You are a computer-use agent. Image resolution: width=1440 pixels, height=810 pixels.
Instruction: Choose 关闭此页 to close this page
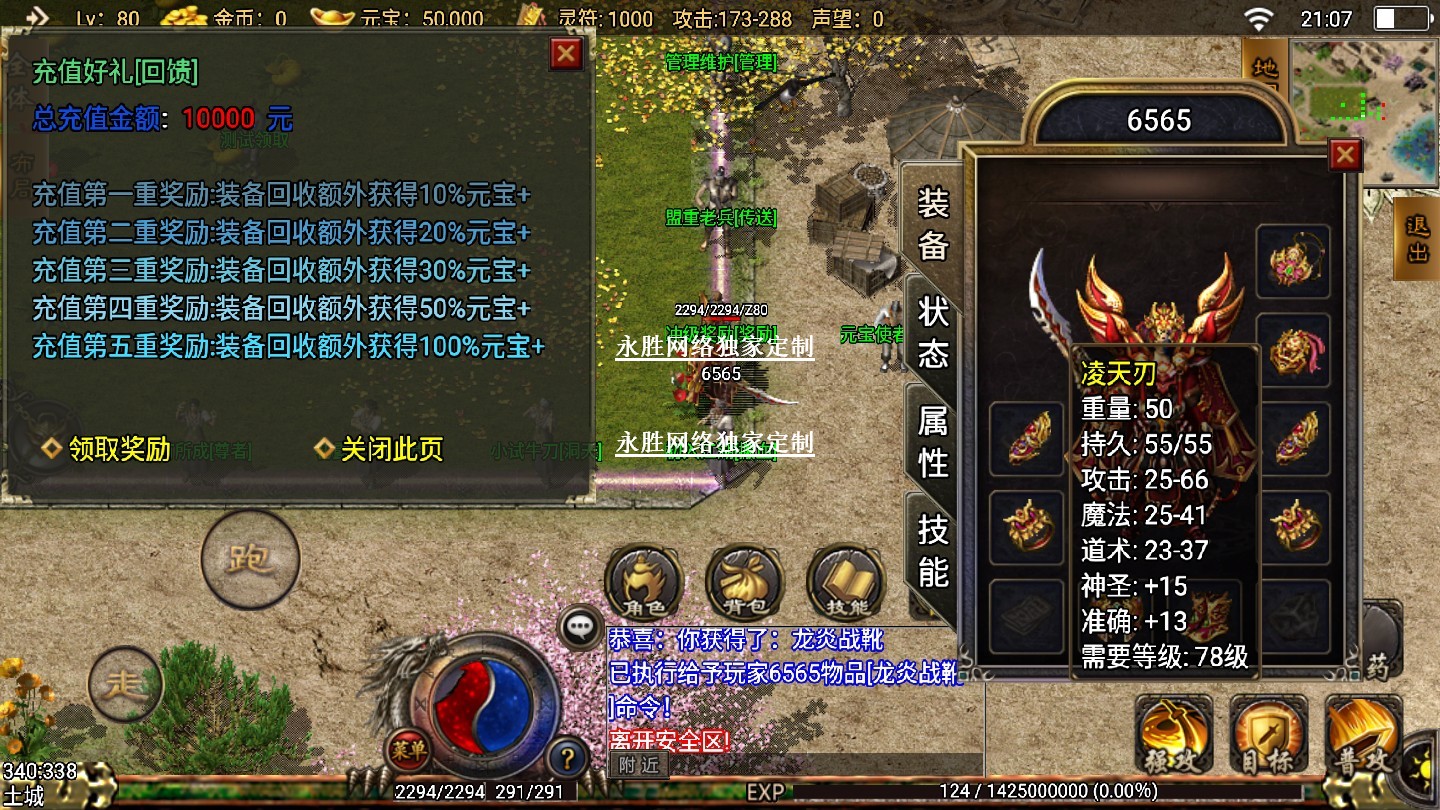(380, 449)
